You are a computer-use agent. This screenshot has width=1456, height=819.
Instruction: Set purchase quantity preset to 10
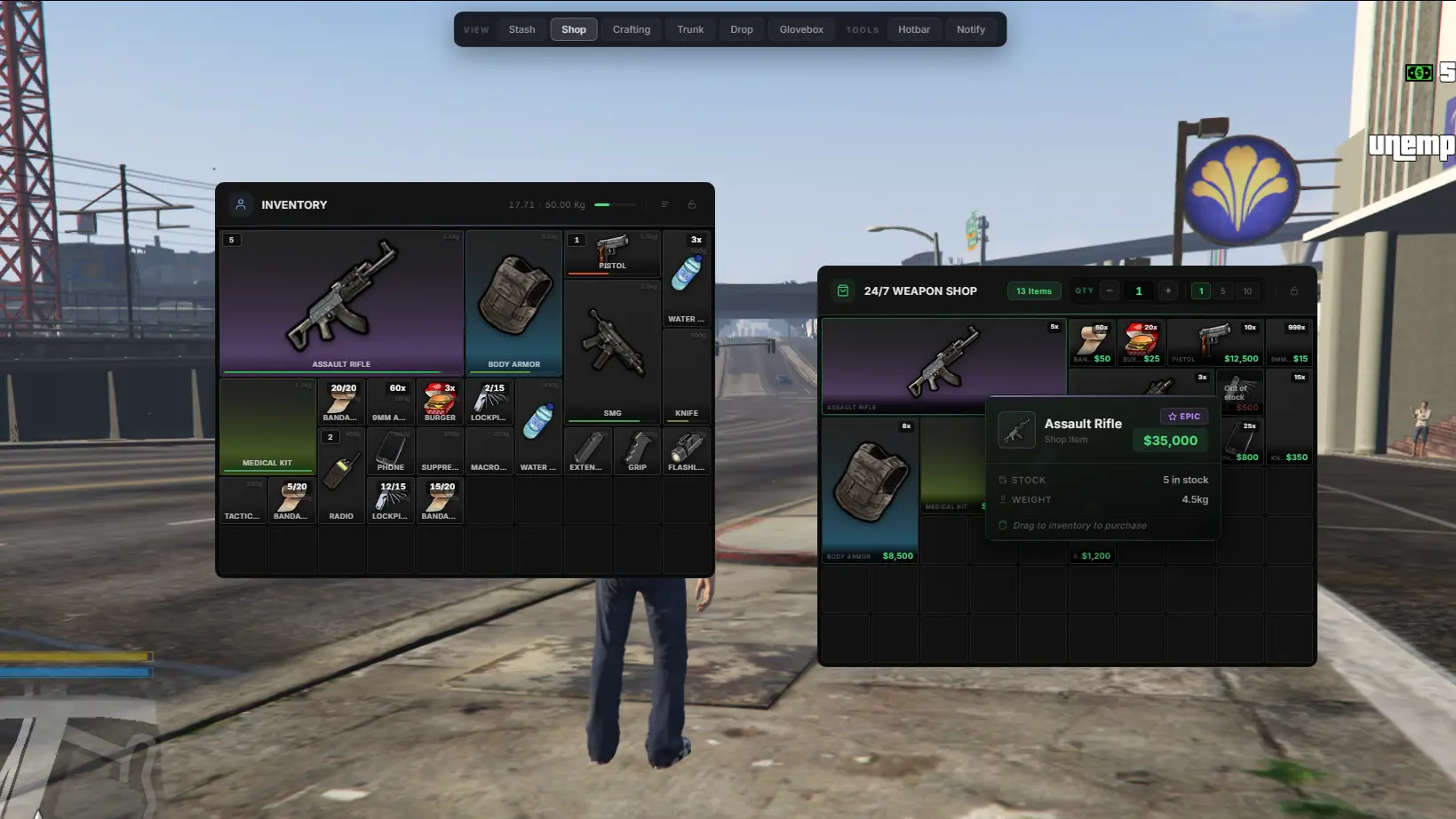point(1247,290)
